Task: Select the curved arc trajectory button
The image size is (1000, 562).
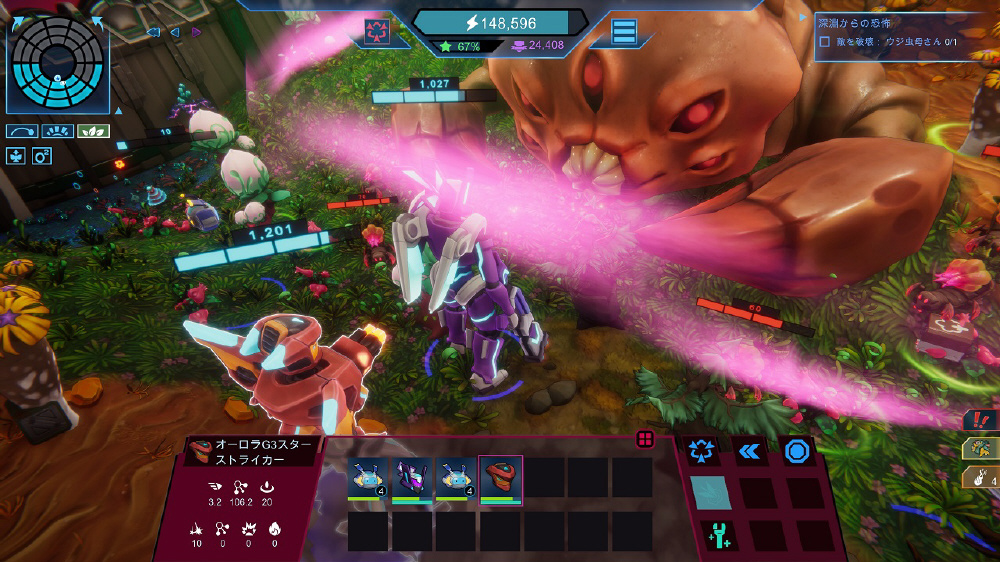Action: tap(21, 131)
